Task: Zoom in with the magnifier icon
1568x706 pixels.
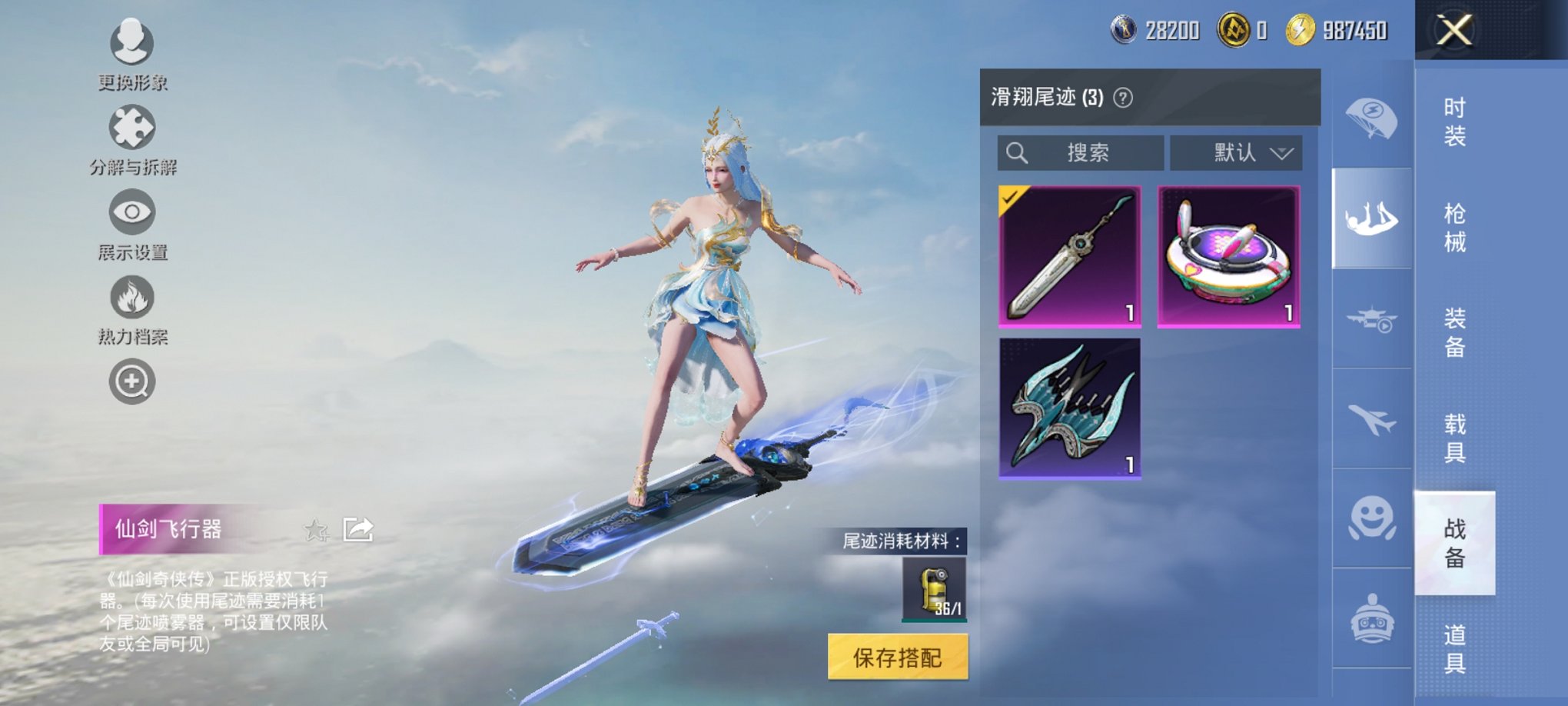Action: (x=131, y=381)
